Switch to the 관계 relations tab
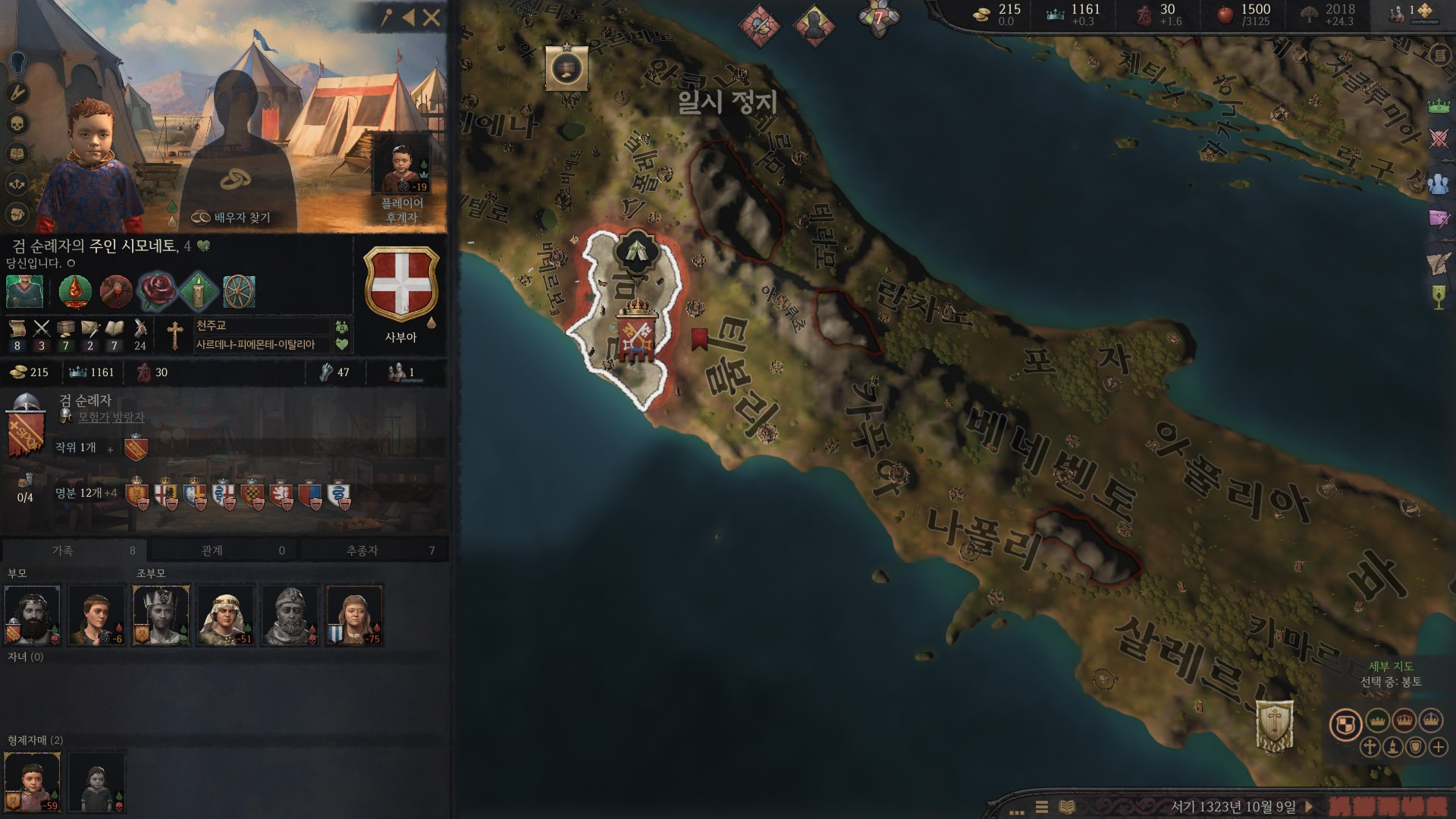Image resolution: width=1456 pixels, height=819 pixels. (x=223, y=551)
